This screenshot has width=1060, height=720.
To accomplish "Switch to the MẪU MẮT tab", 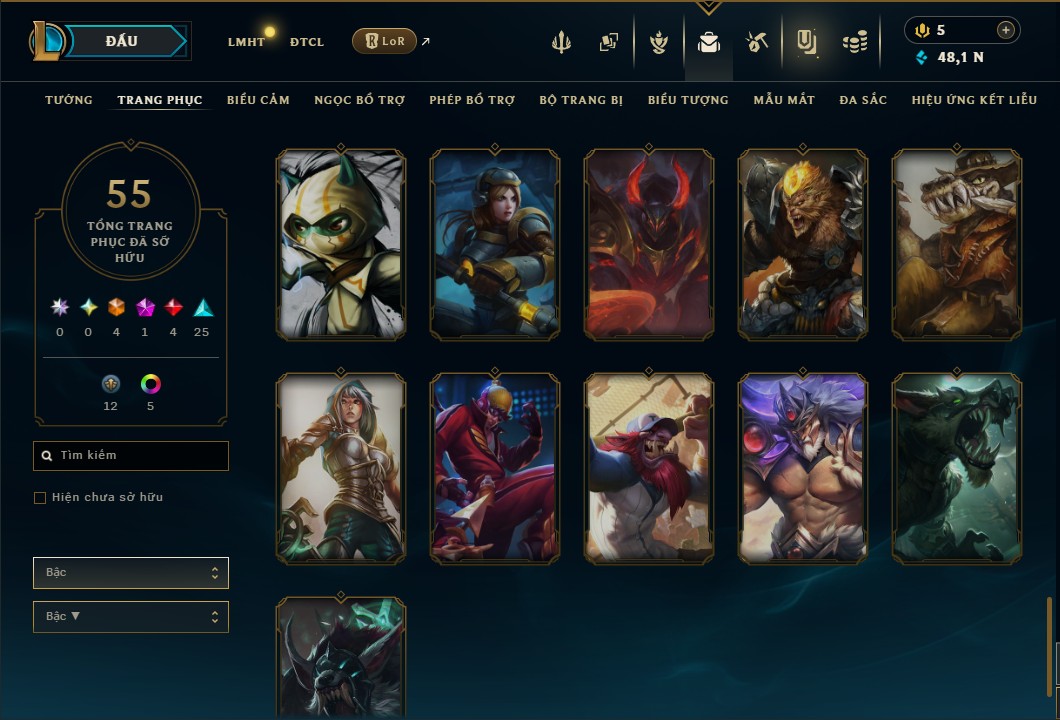I will coord(784,100).
